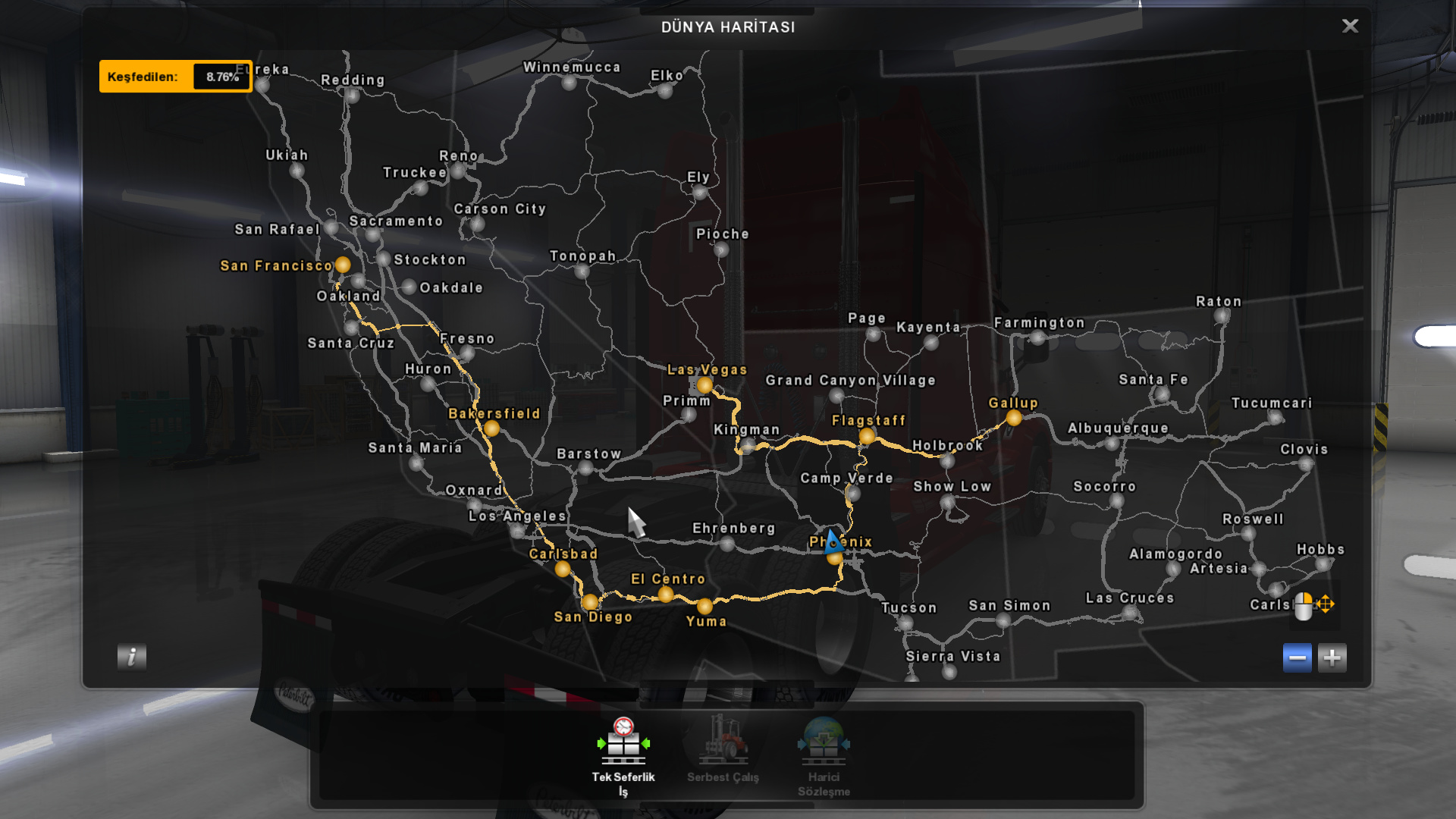Select the Elko city marker
The height and width of the screenshot is (819, 1456).
(x=665, y=91)
